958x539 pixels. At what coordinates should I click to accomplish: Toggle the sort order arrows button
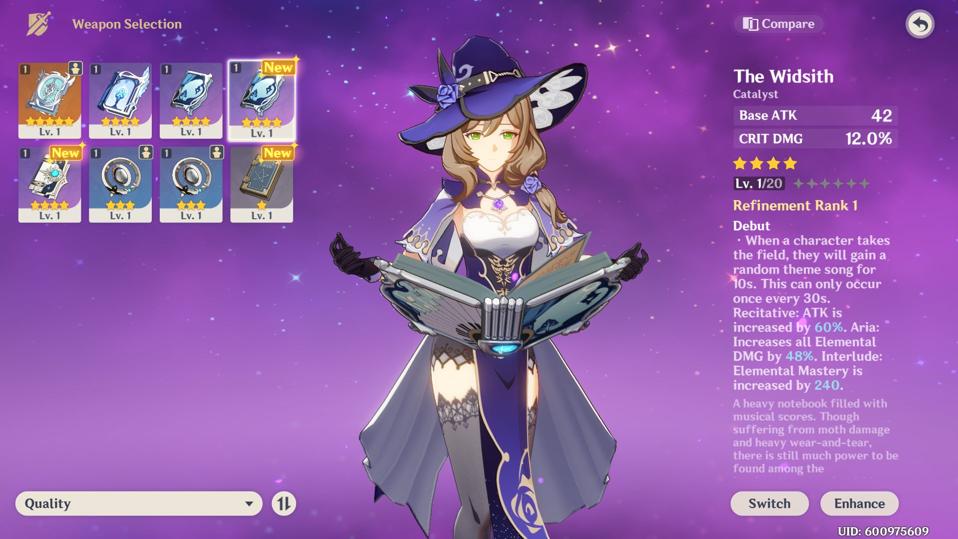pyautogui.click(x=284, y=503)
